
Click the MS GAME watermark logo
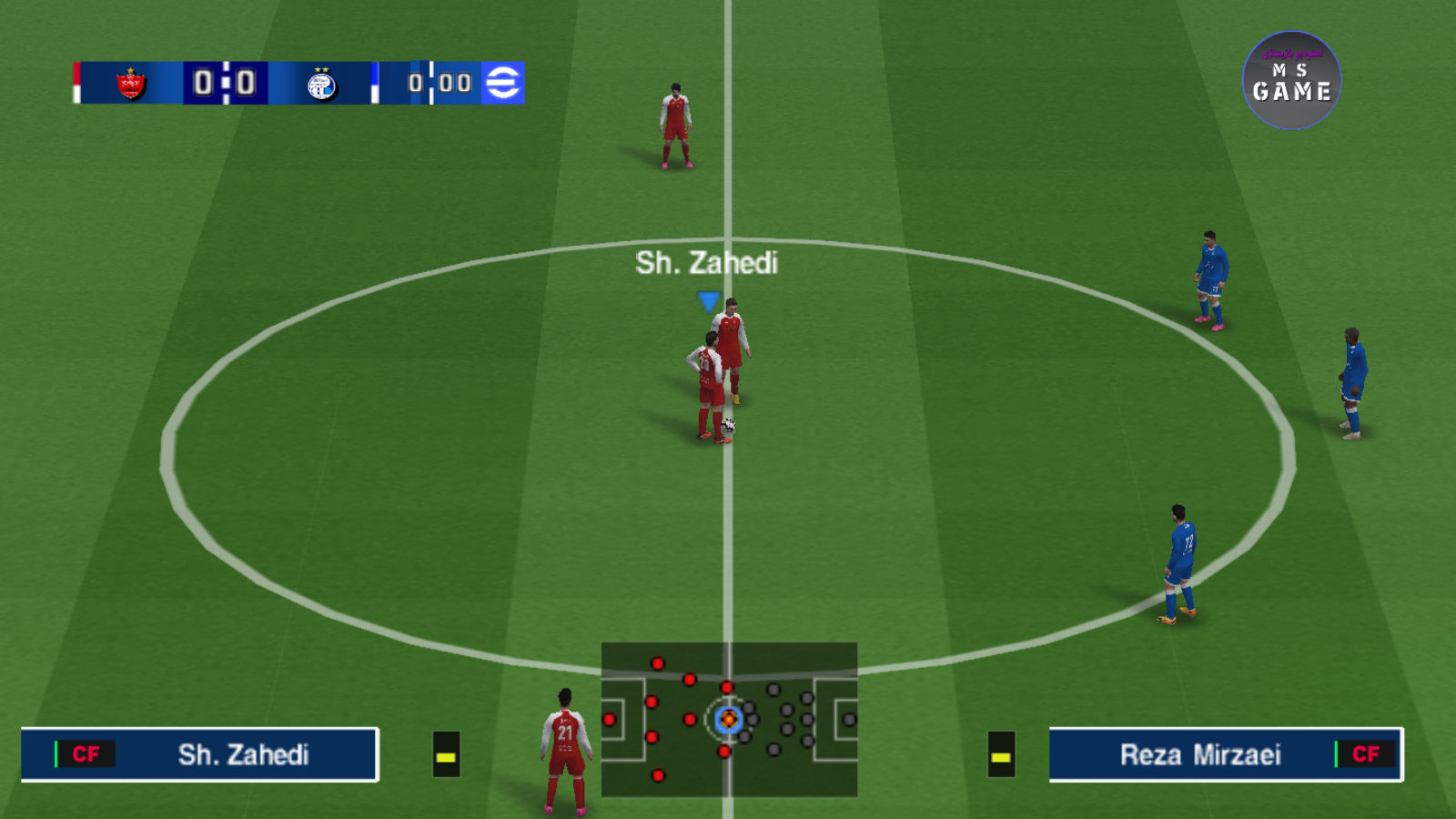click(x=1290, y=79)
